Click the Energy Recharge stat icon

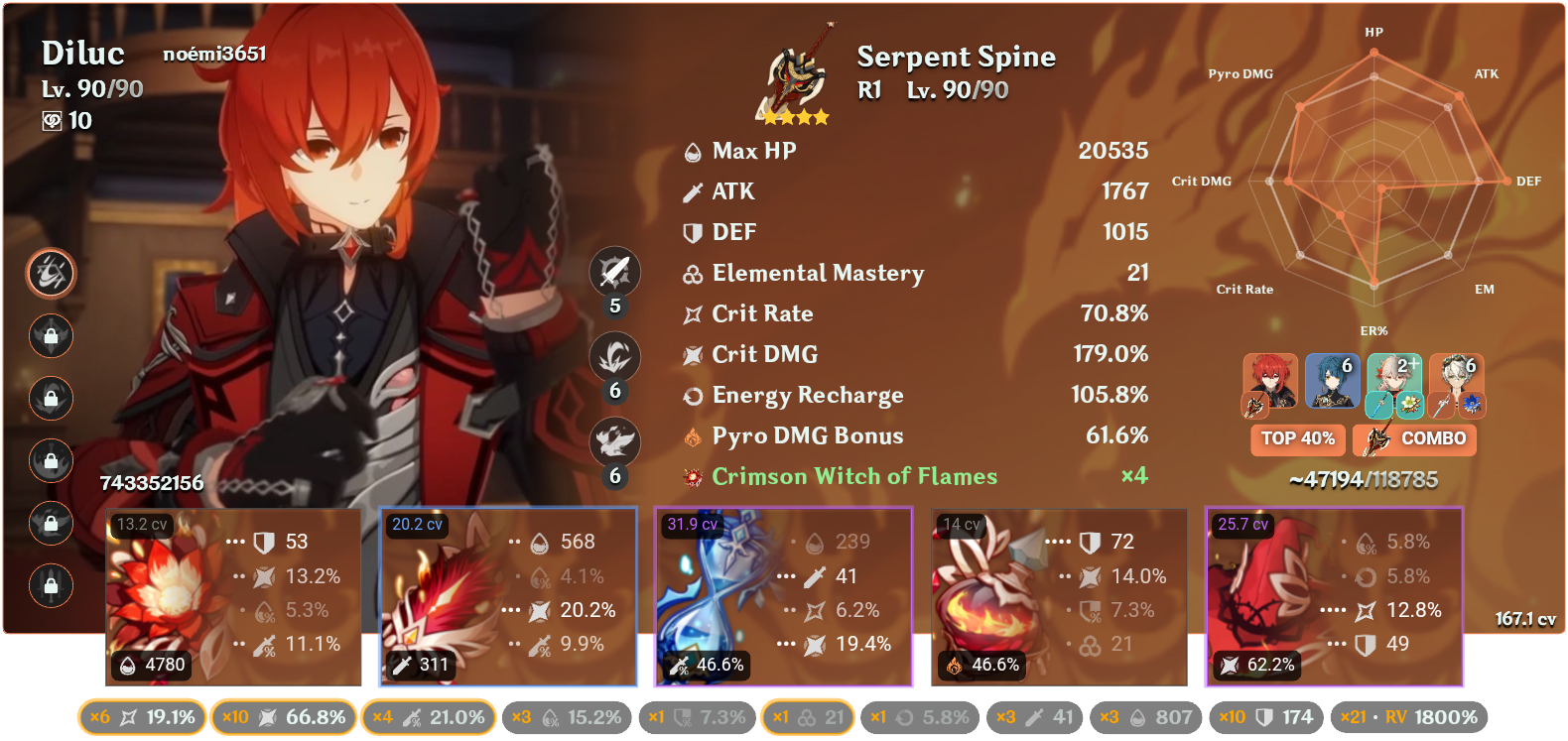(693, 395)
